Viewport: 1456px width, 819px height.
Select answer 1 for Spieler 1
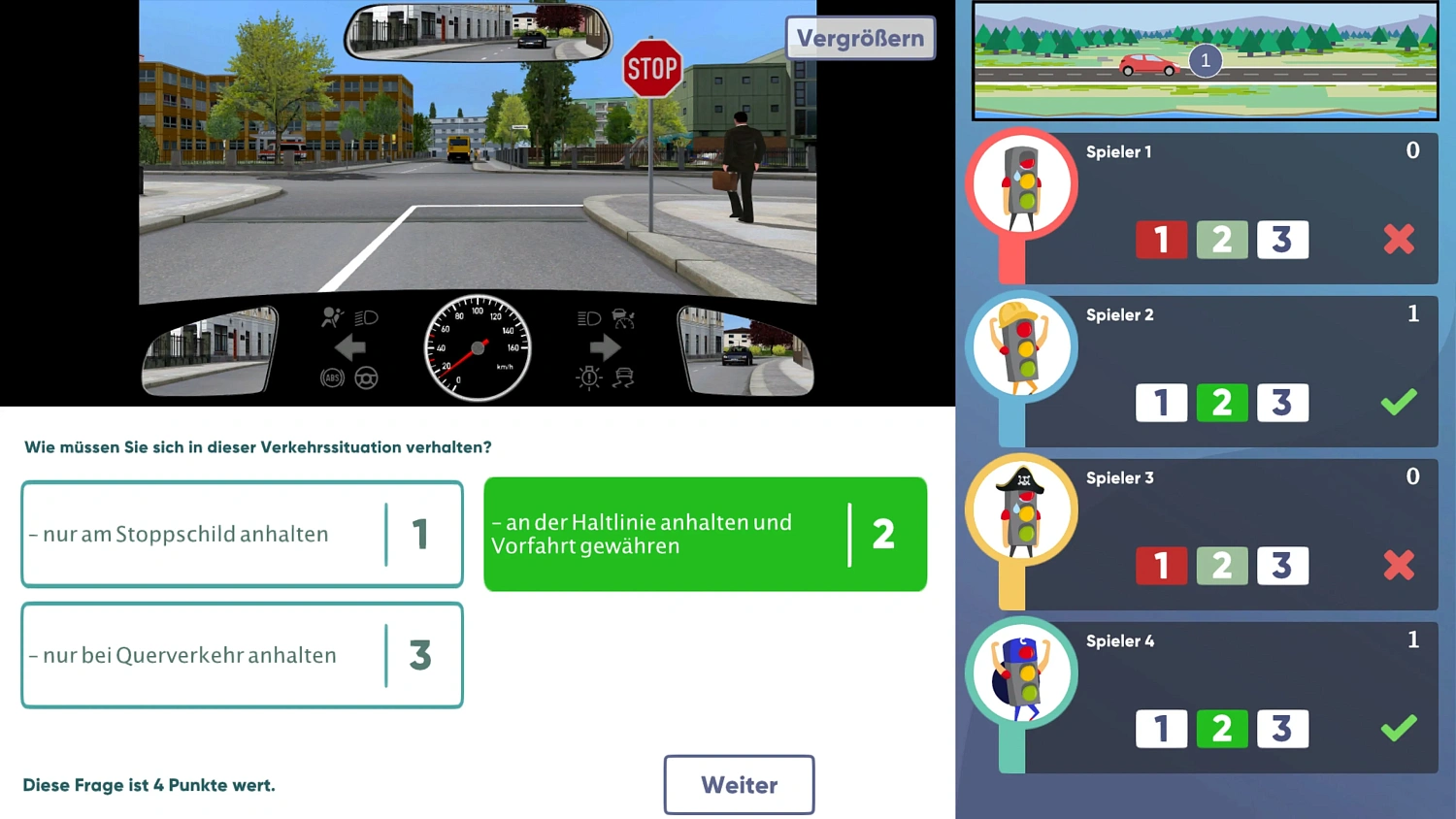[1161, 240]
